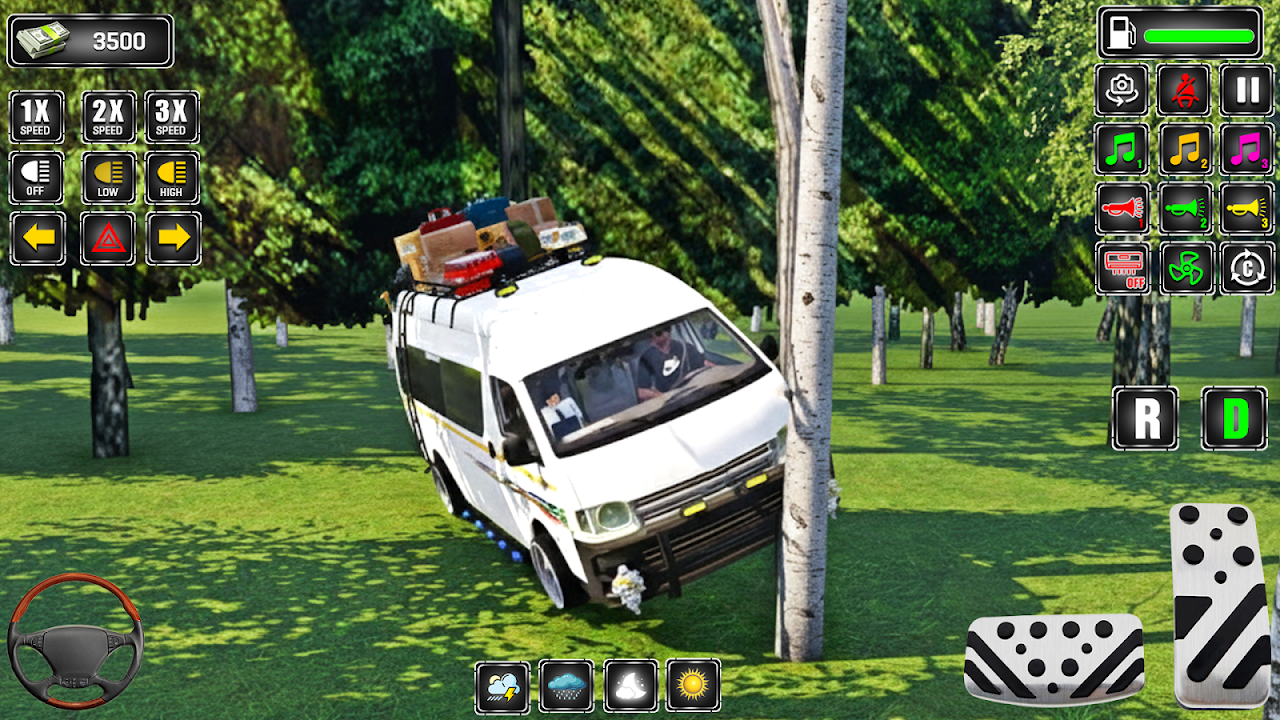Sound the yellow horn 3
The height and width of the screenshot is (720, 1280).
(1247, 209)
